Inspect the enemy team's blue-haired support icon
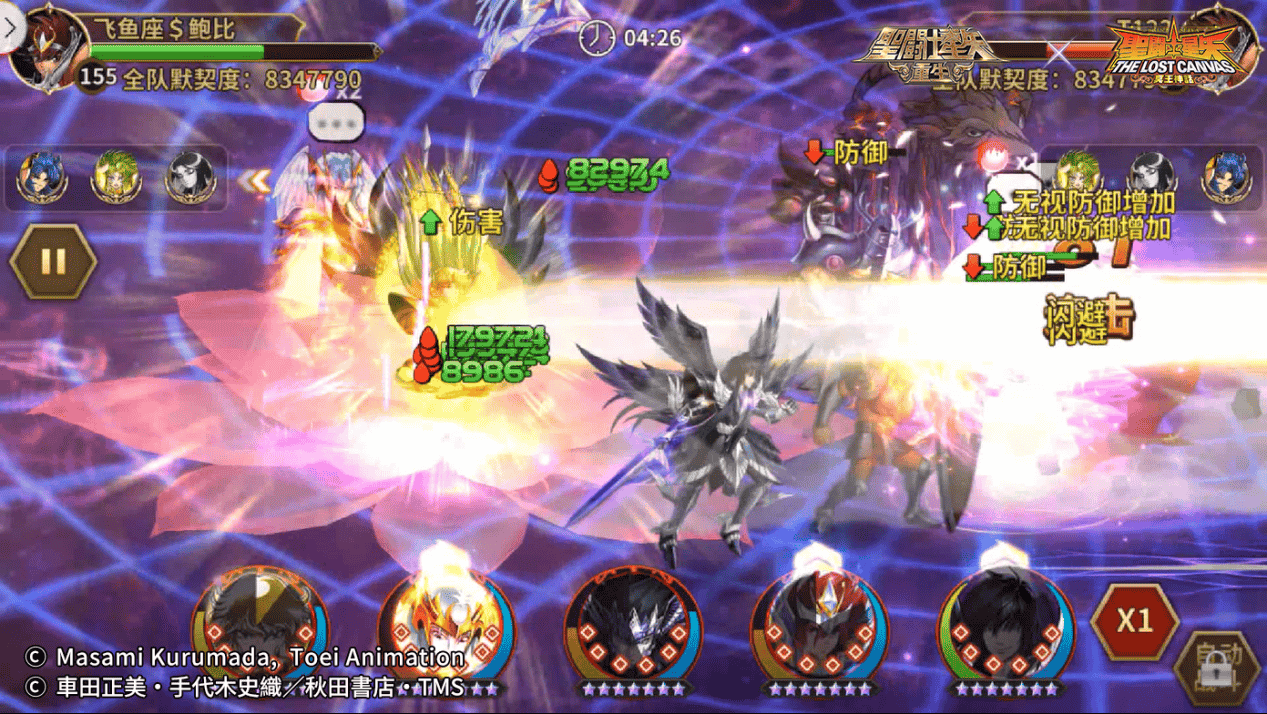 (1224, 177)
